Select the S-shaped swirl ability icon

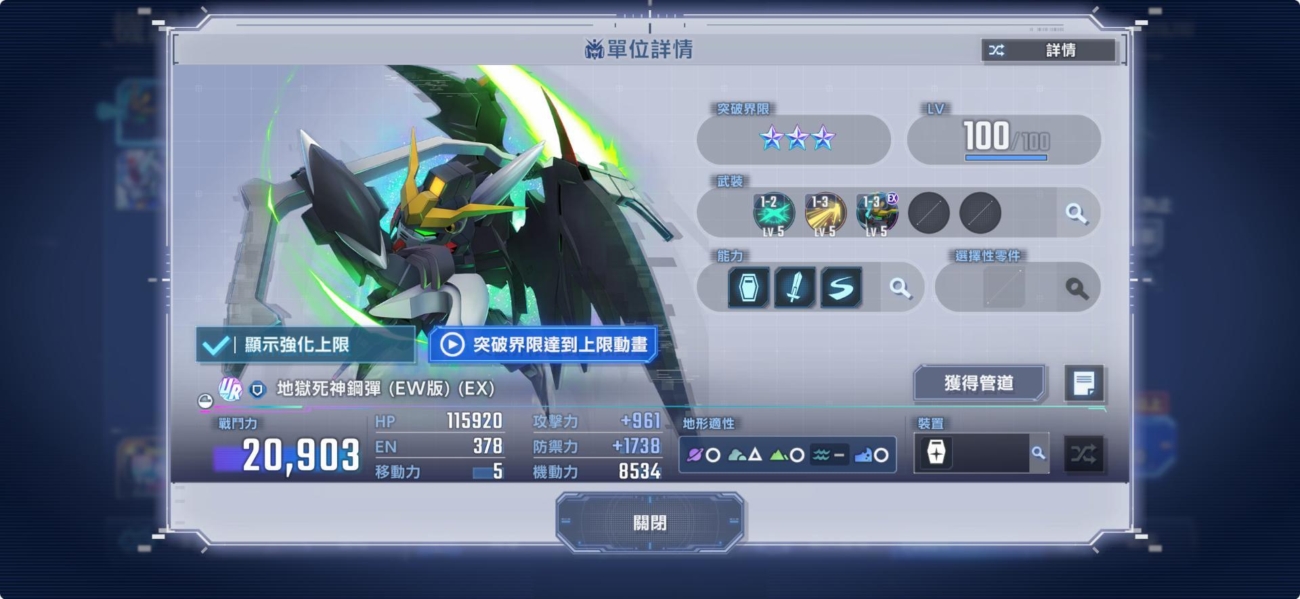[842, 288]
